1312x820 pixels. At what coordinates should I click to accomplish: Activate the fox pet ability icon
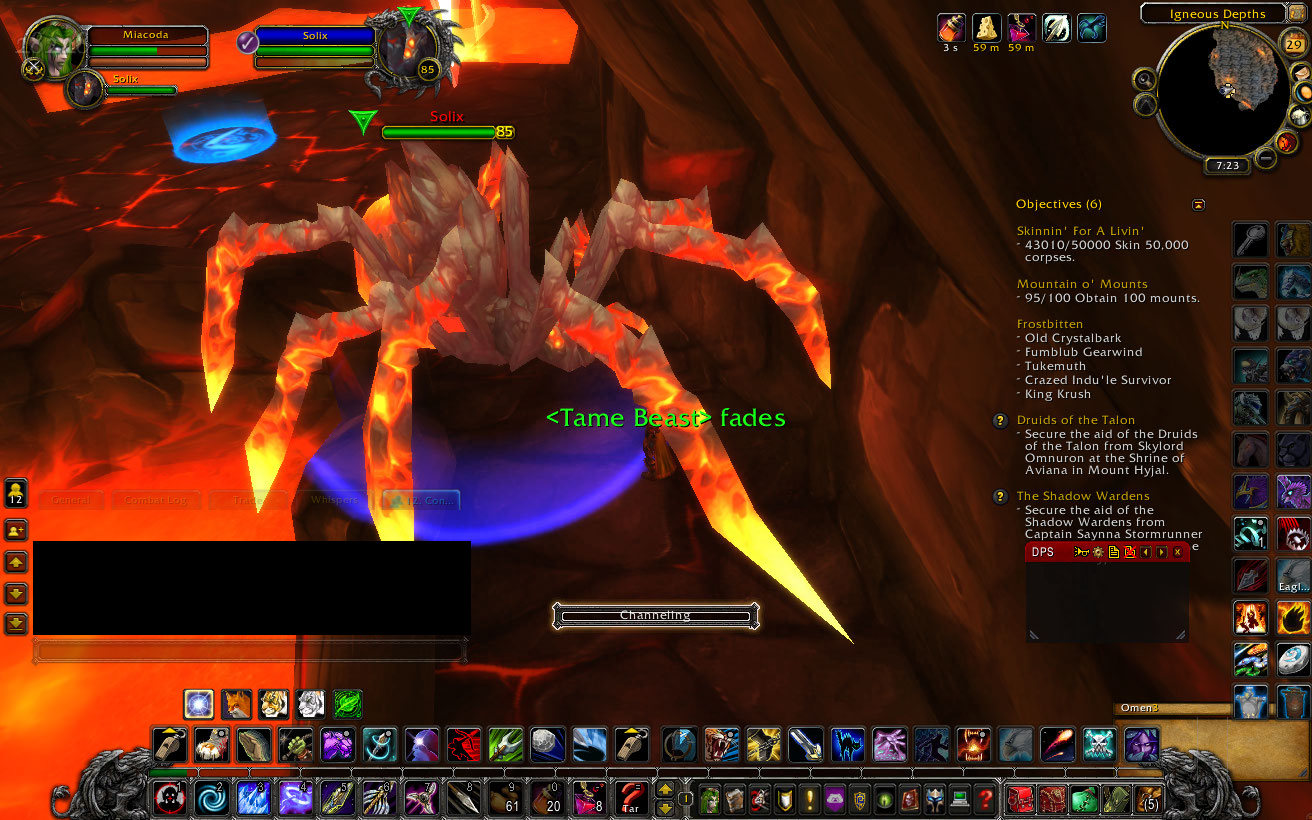(236, 704)
